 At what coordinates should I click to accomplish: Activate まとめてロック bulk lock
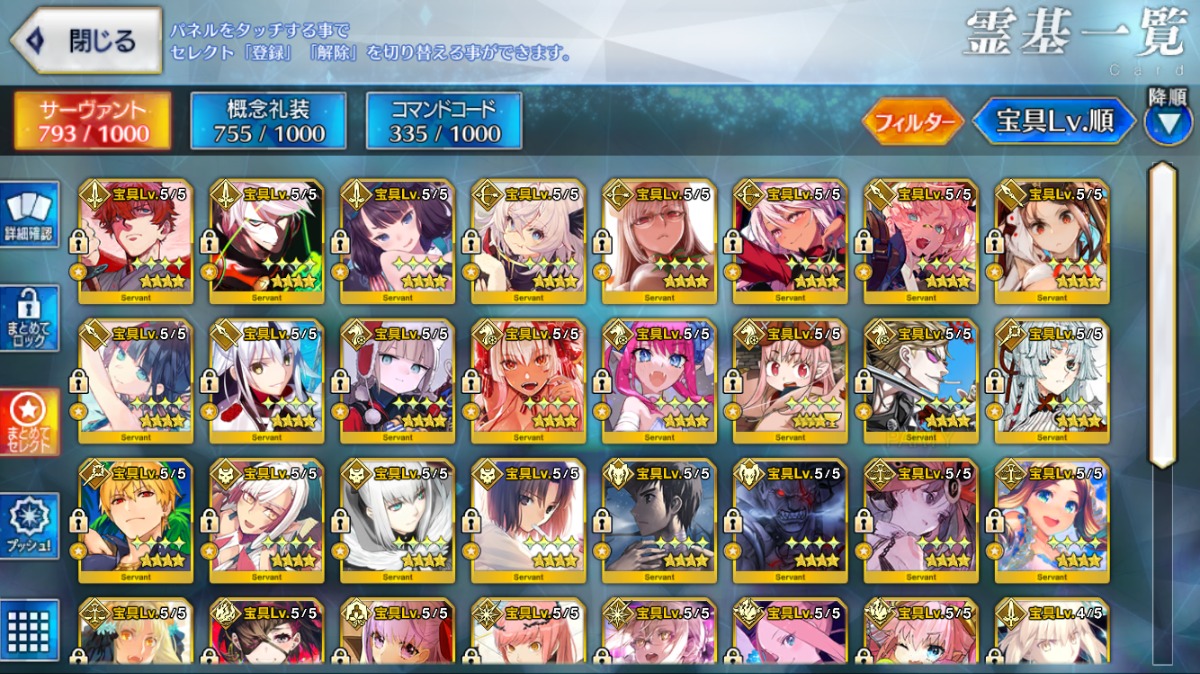point(30,319)
